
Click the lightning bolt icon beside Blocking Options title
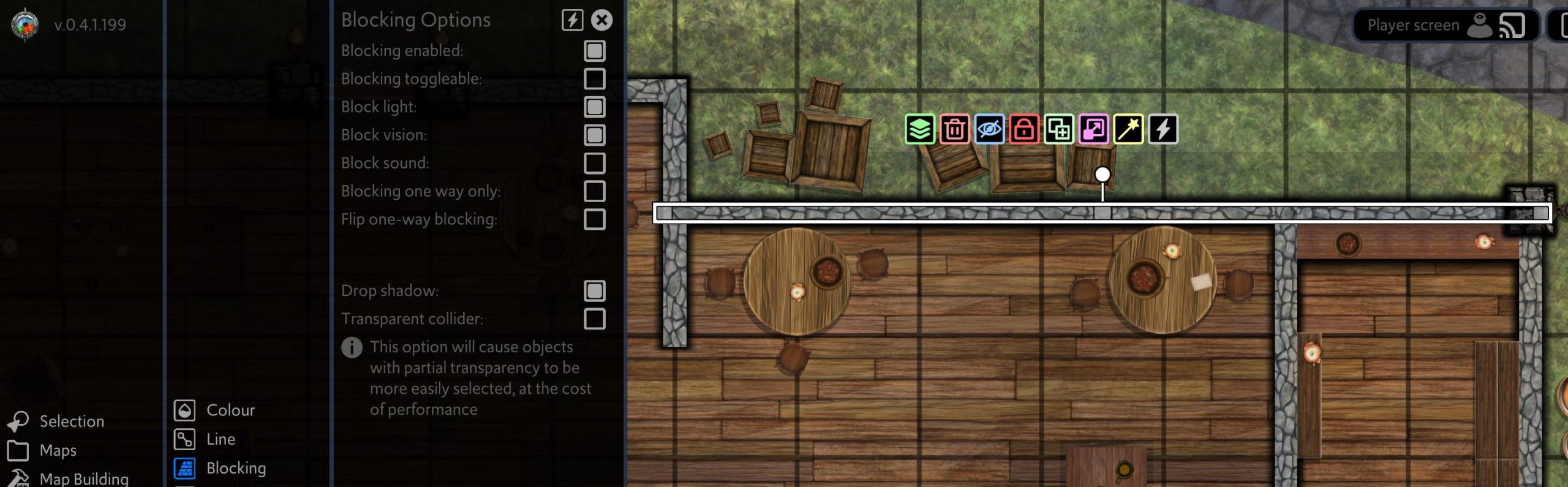pos(572,20)
